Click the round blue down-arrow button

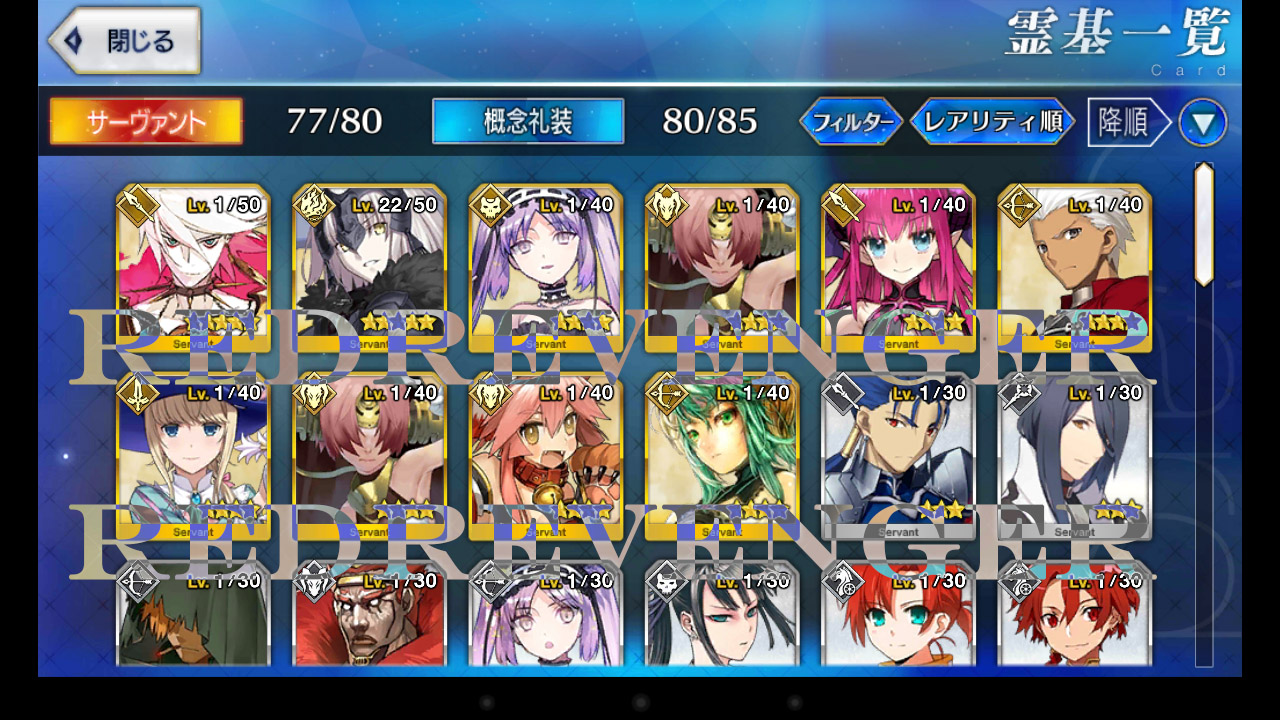(x=1202, y=123)
